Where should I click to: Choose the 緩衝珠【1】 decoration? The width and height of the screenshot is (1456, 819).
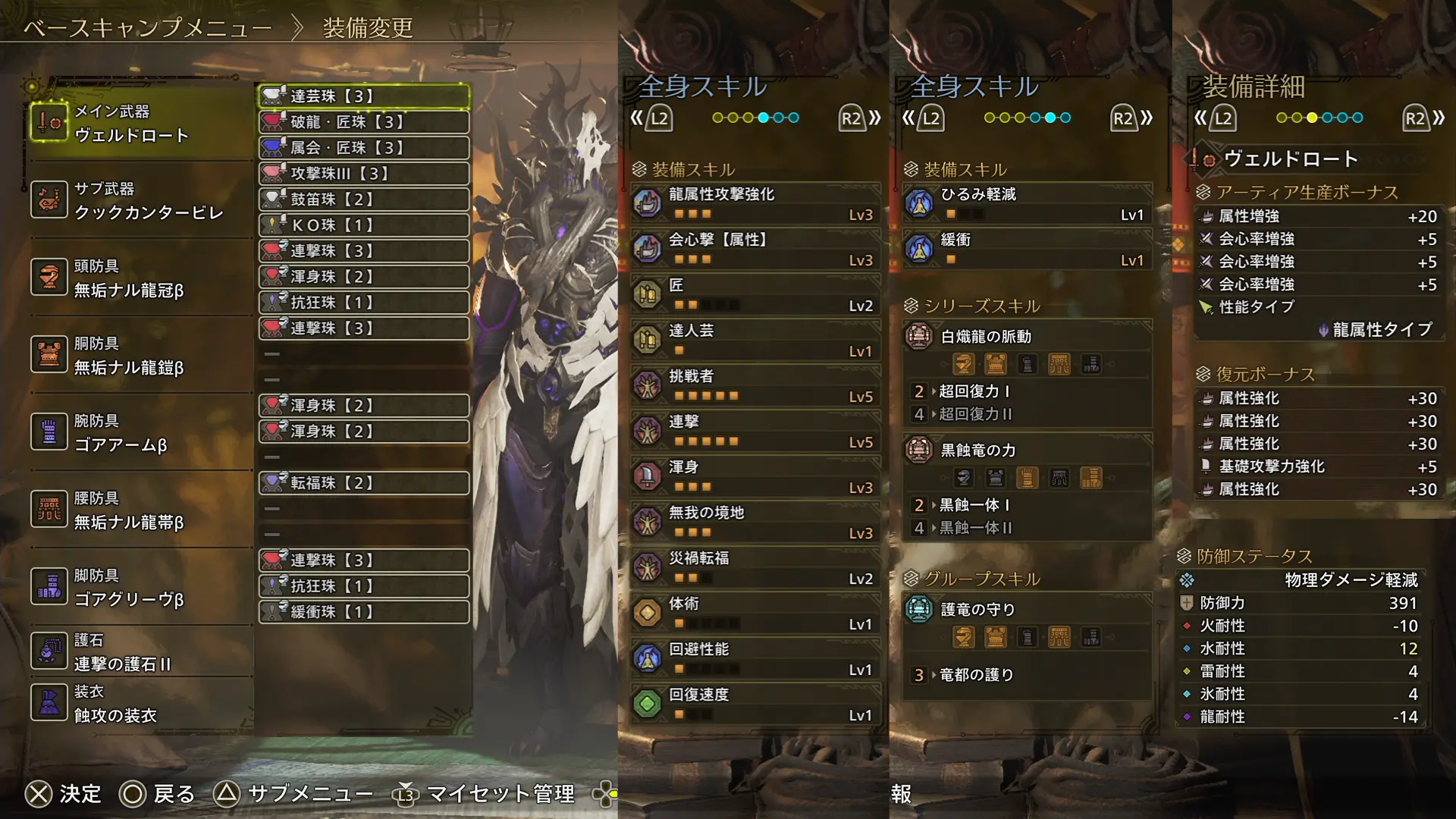(364, 612)
